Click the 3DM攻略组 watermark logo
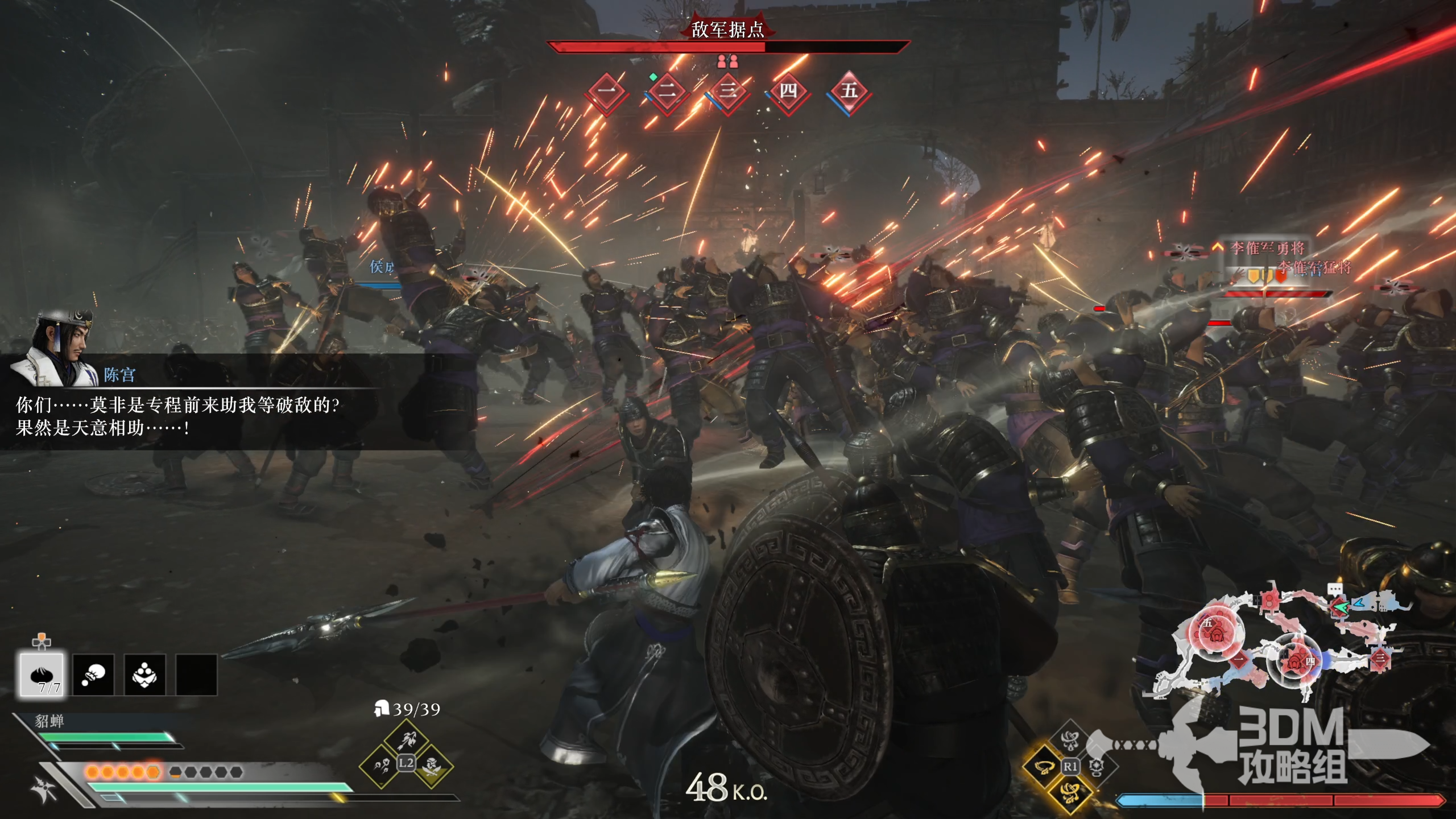Screen dimensions: 1456x819 click(x=1292, y=746)
